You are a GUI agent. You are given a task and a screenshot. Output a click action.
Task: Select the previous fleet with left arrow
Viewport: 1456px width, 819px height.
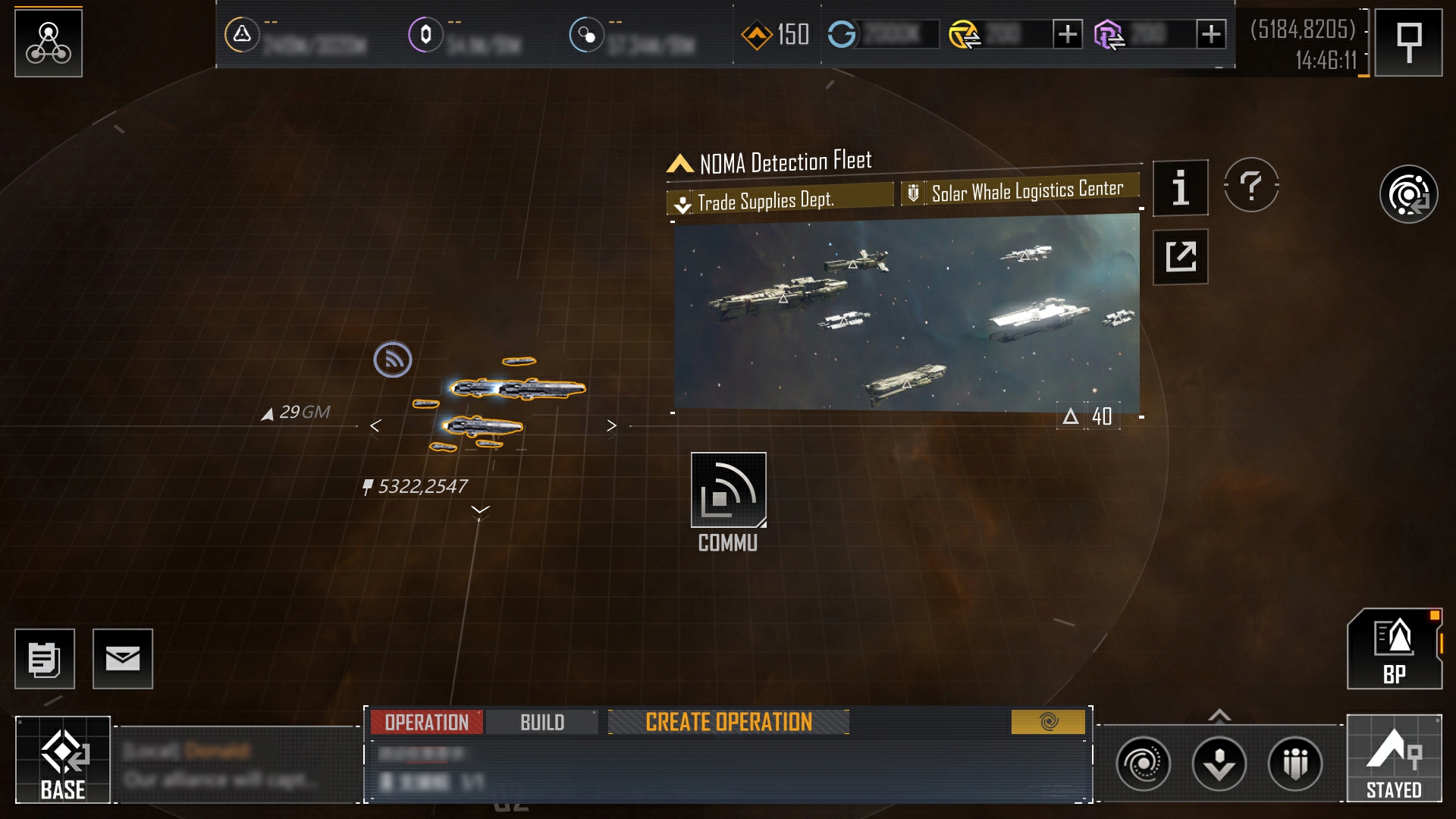[x=375, y=426]
